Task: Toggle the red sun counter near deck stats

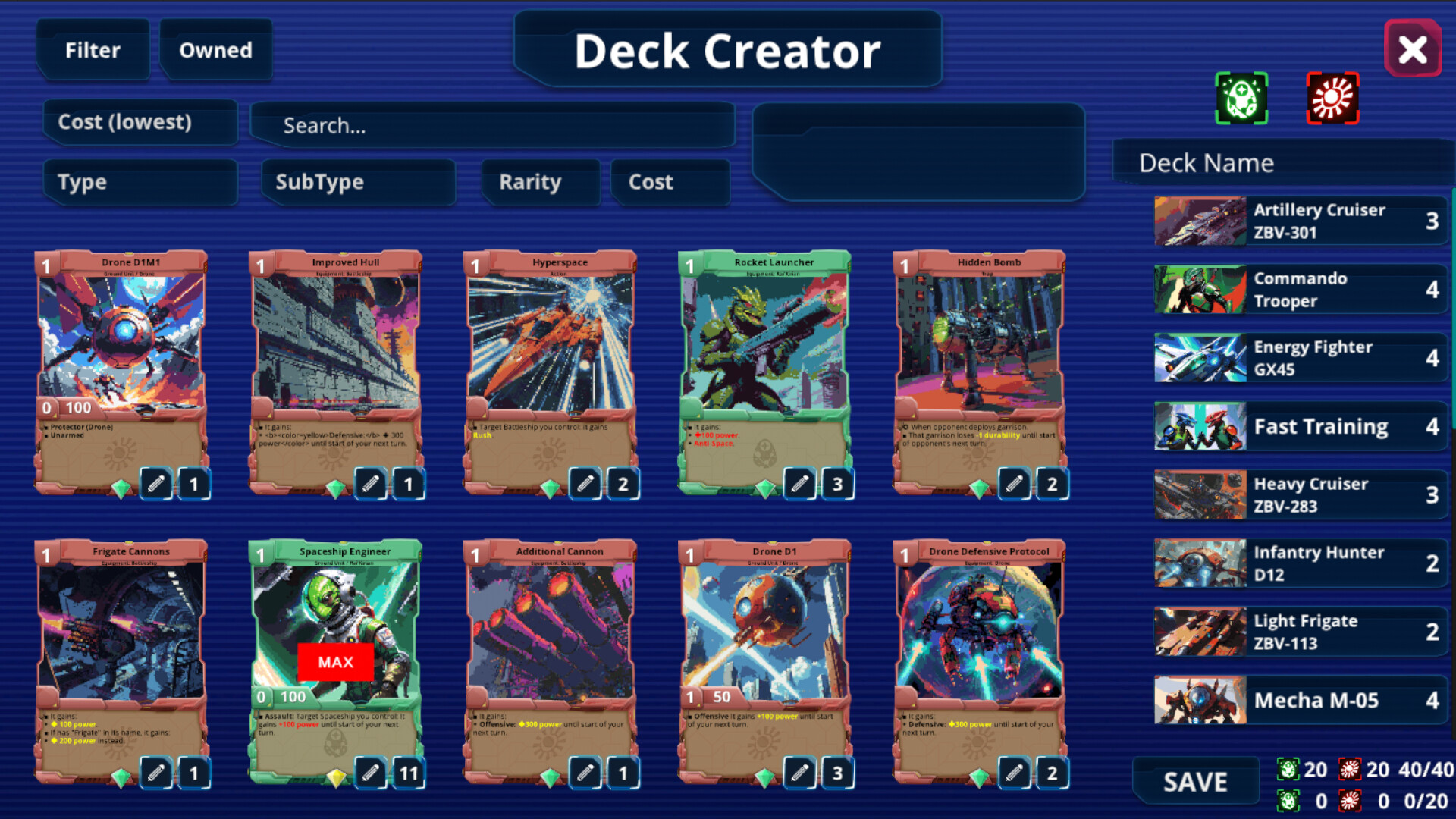Action: coord(1350,768)
